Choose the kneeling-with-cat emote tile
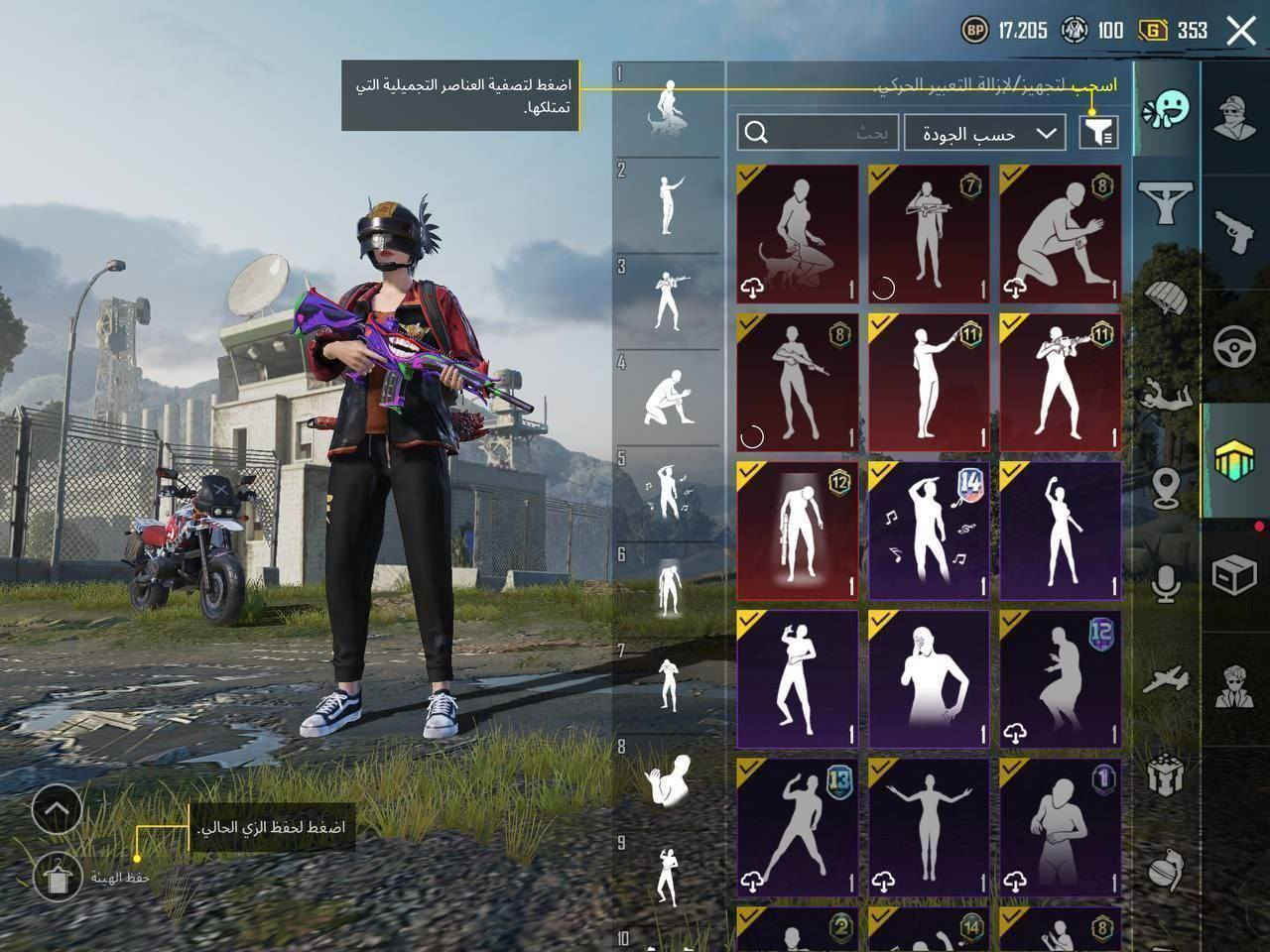1270x952 pixels. (x=798, y=234)
